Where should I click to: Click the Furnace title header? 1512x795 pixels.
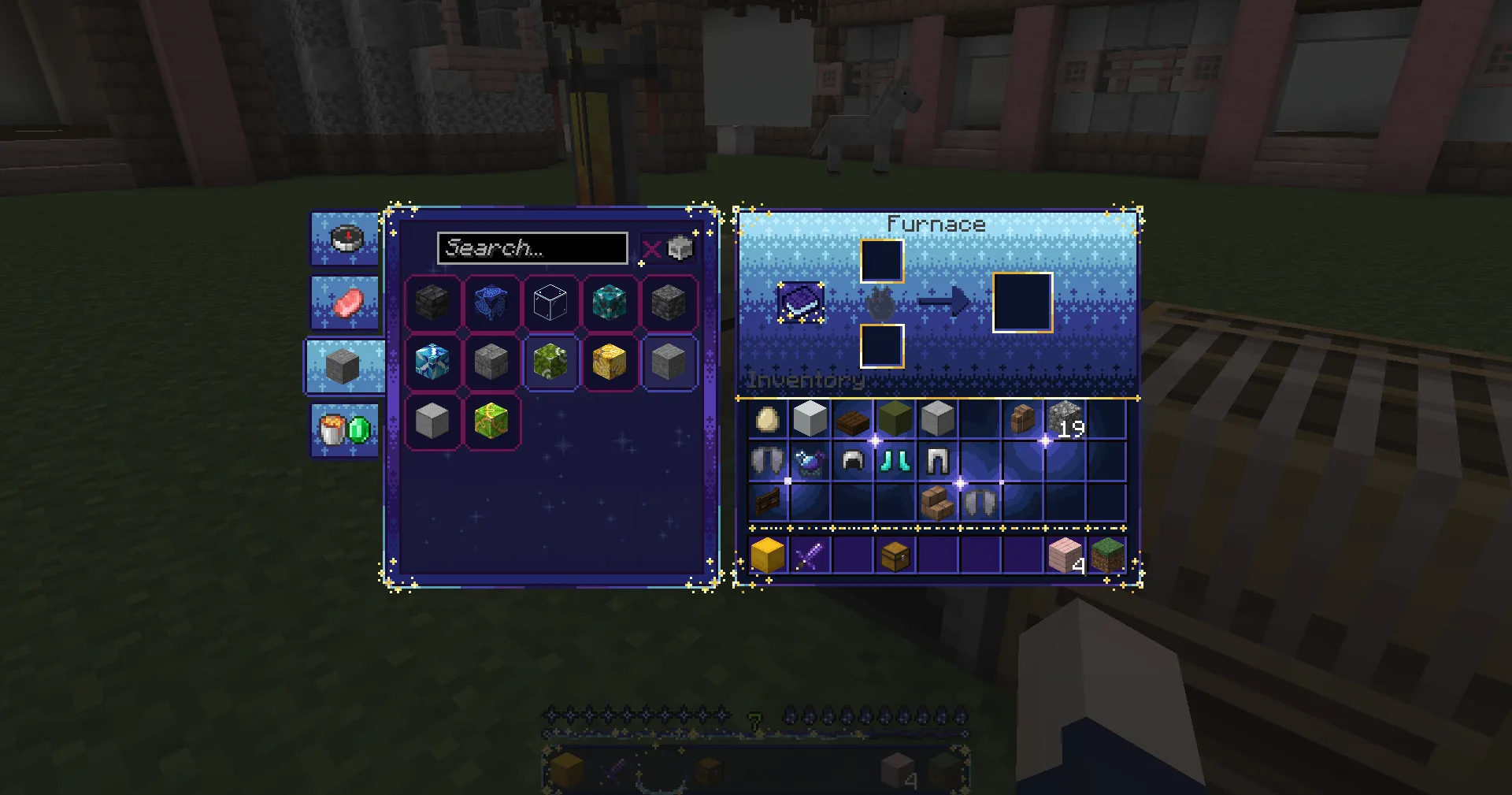coord(936,224)
